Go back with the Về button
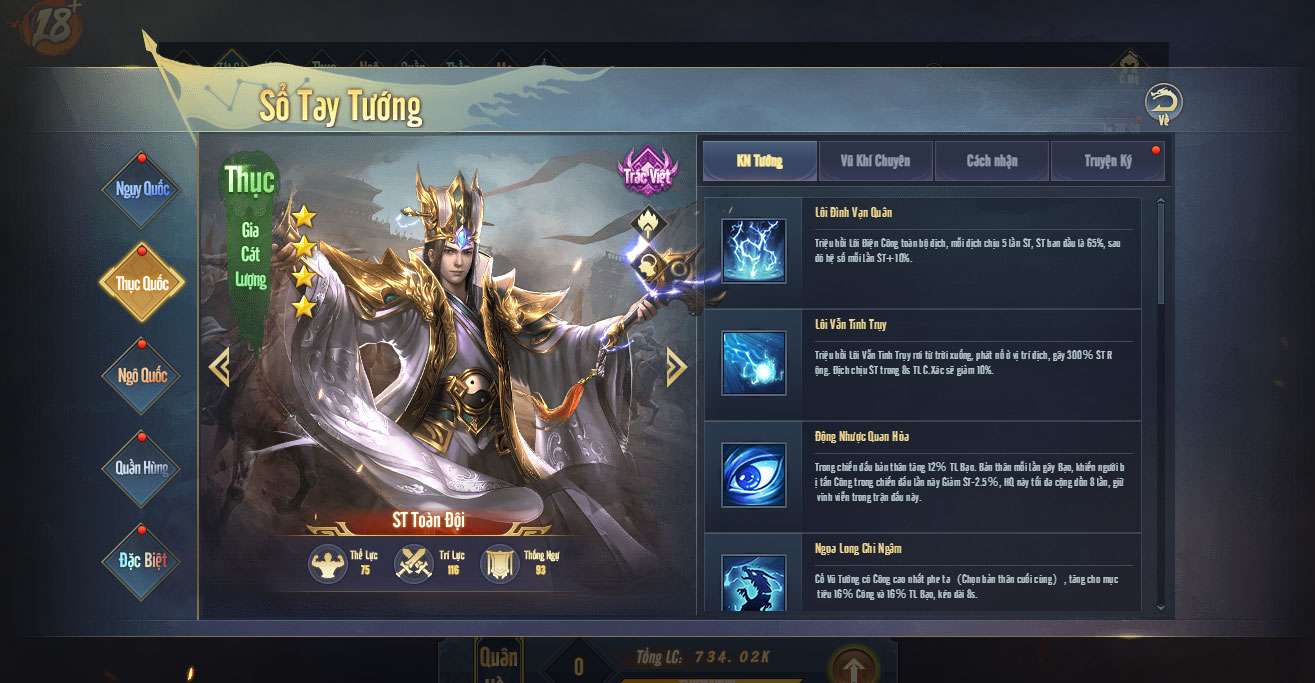This screenshot has width=1315, height=683. tap(1163, 103)
